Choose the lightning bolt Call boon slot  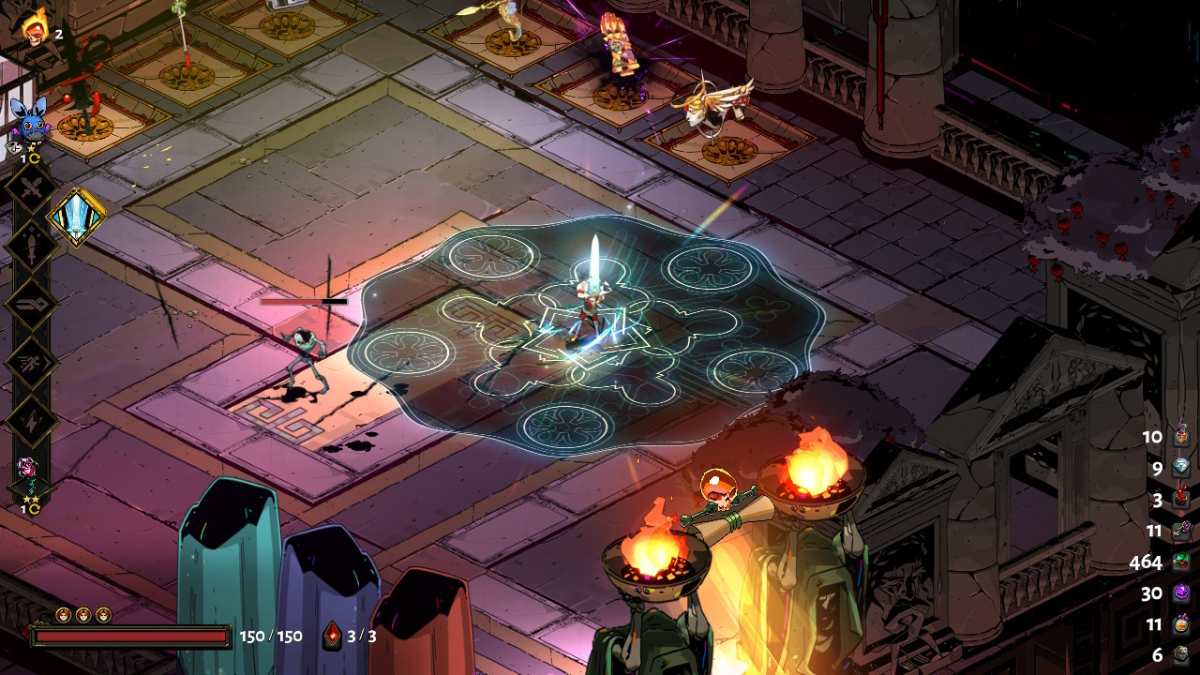coord(30,420)
